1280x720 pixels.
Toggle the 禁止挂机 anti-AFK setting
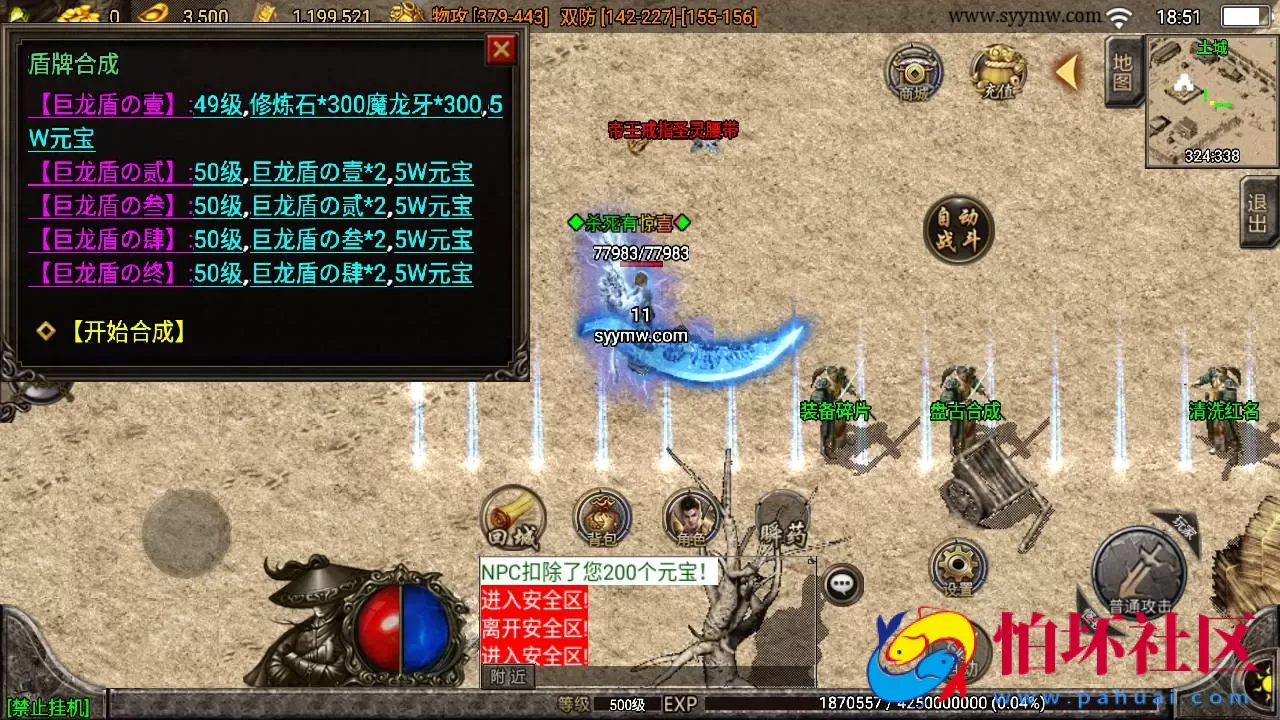(x=49, y=706)
